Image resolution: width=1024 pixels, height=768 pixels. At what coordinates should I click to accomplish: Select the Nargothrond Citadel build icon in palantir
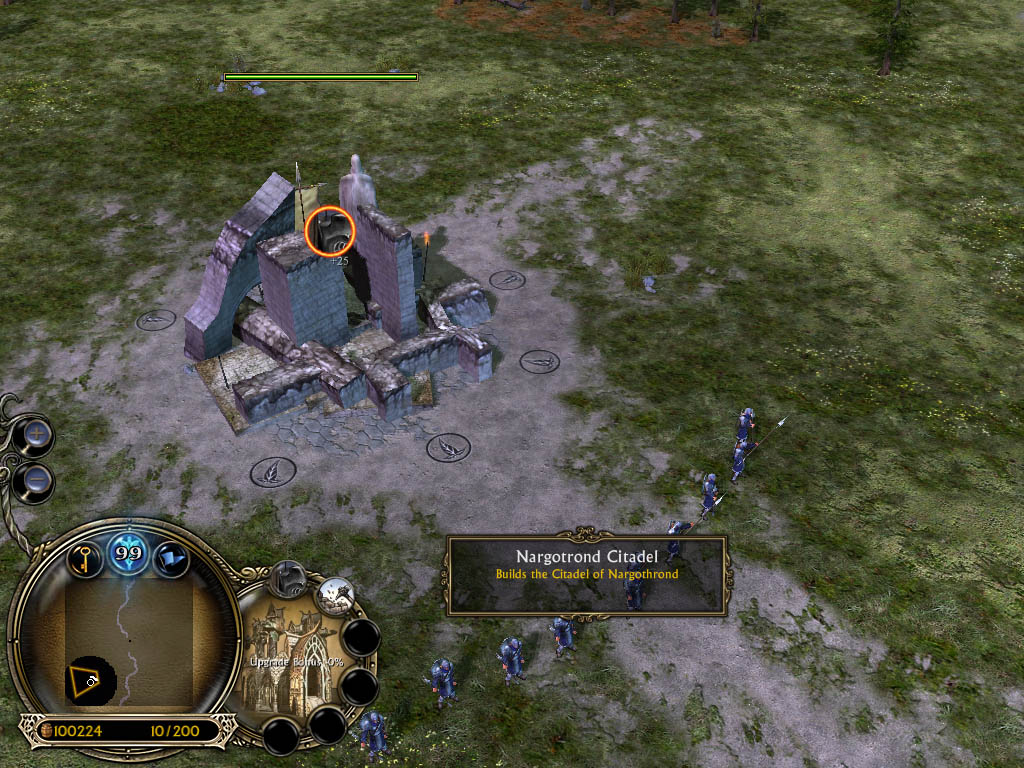(x=289, y=578)
